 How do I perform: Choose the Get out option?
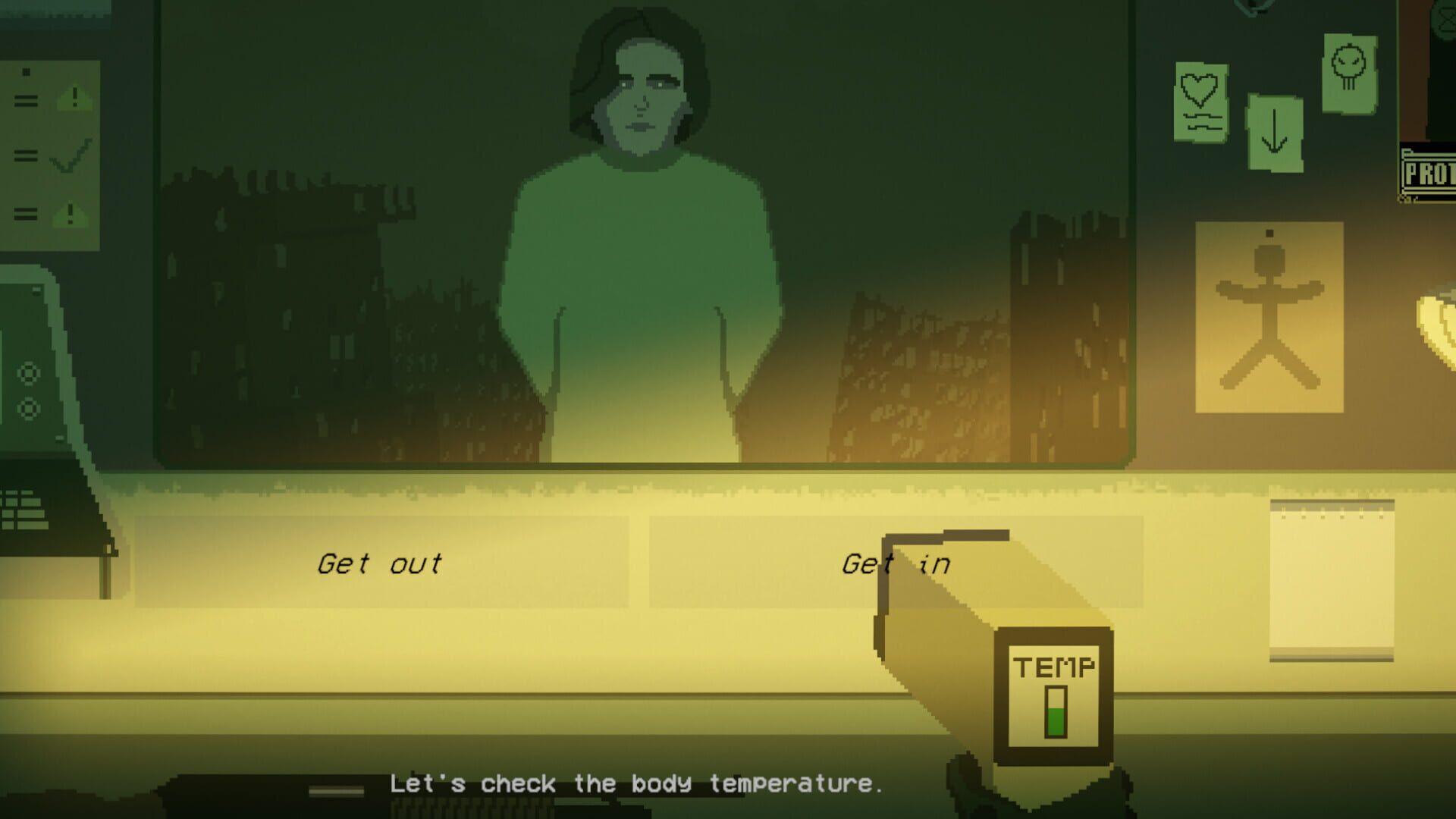[x=379, y=563]
